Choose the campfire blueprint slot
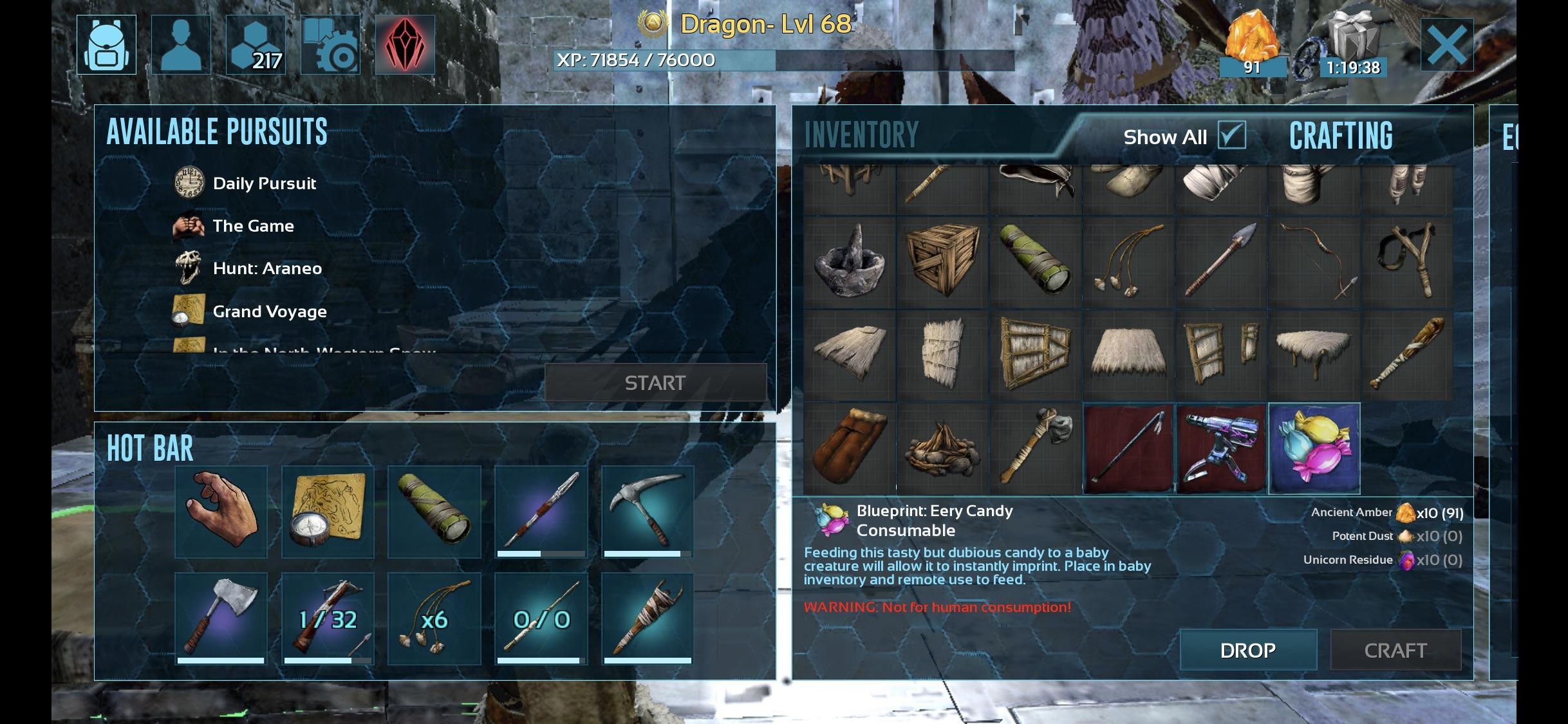The image size is (1568, 724). click(942, 449)
